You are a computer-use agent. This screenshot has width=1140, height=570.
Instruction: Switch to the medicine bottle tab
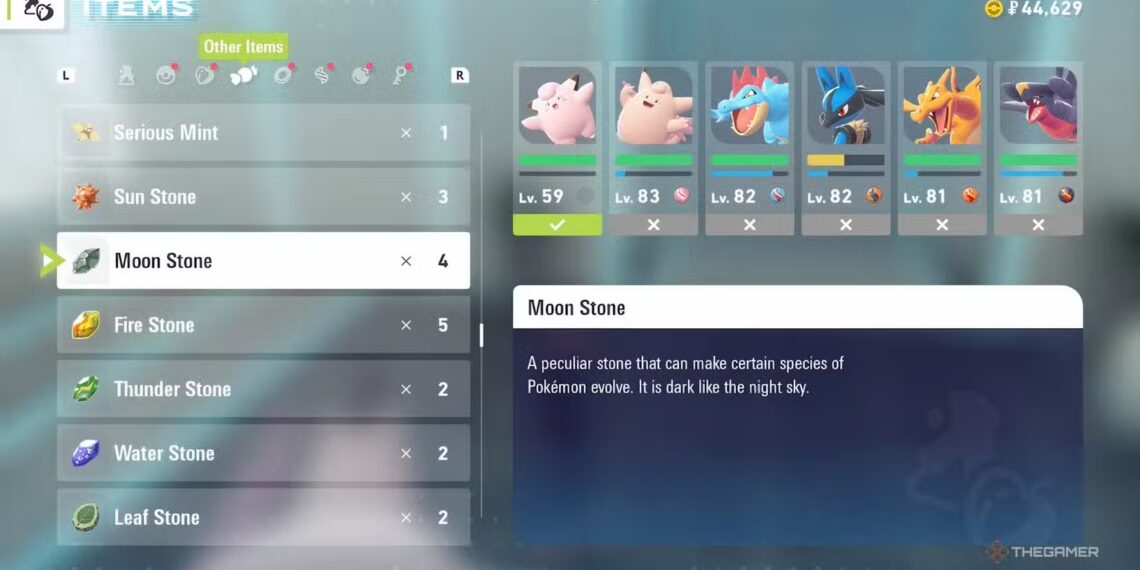(x=127, y=75)
